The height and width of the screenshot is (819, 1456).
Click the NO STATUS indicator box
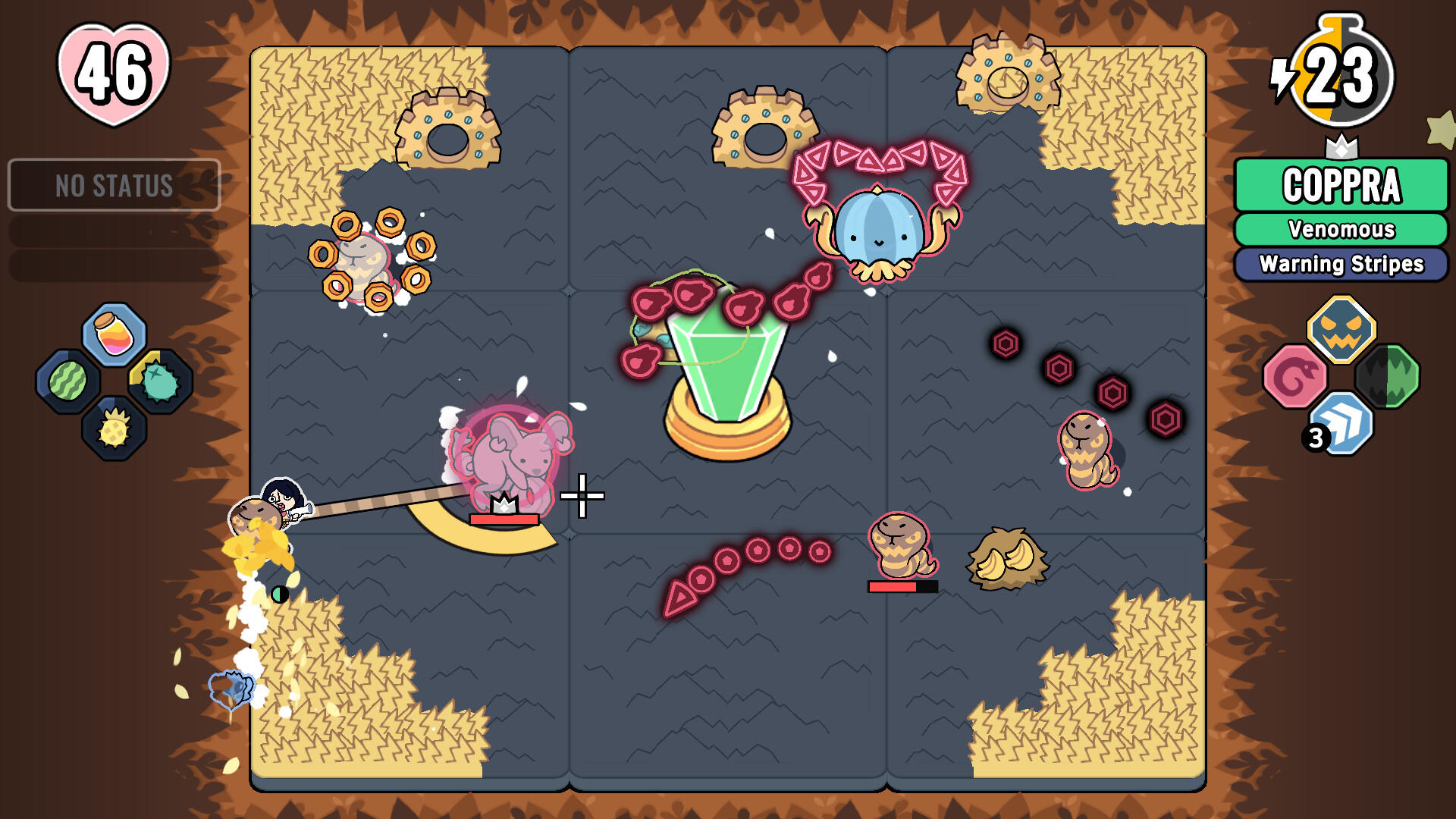pyautogui.click(x=115, y=183)
